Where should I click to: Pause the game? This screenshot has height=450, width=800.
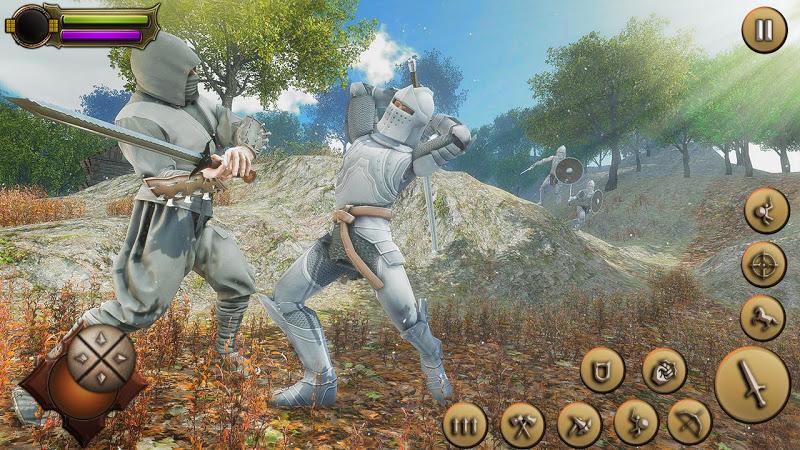pos(764,30)
